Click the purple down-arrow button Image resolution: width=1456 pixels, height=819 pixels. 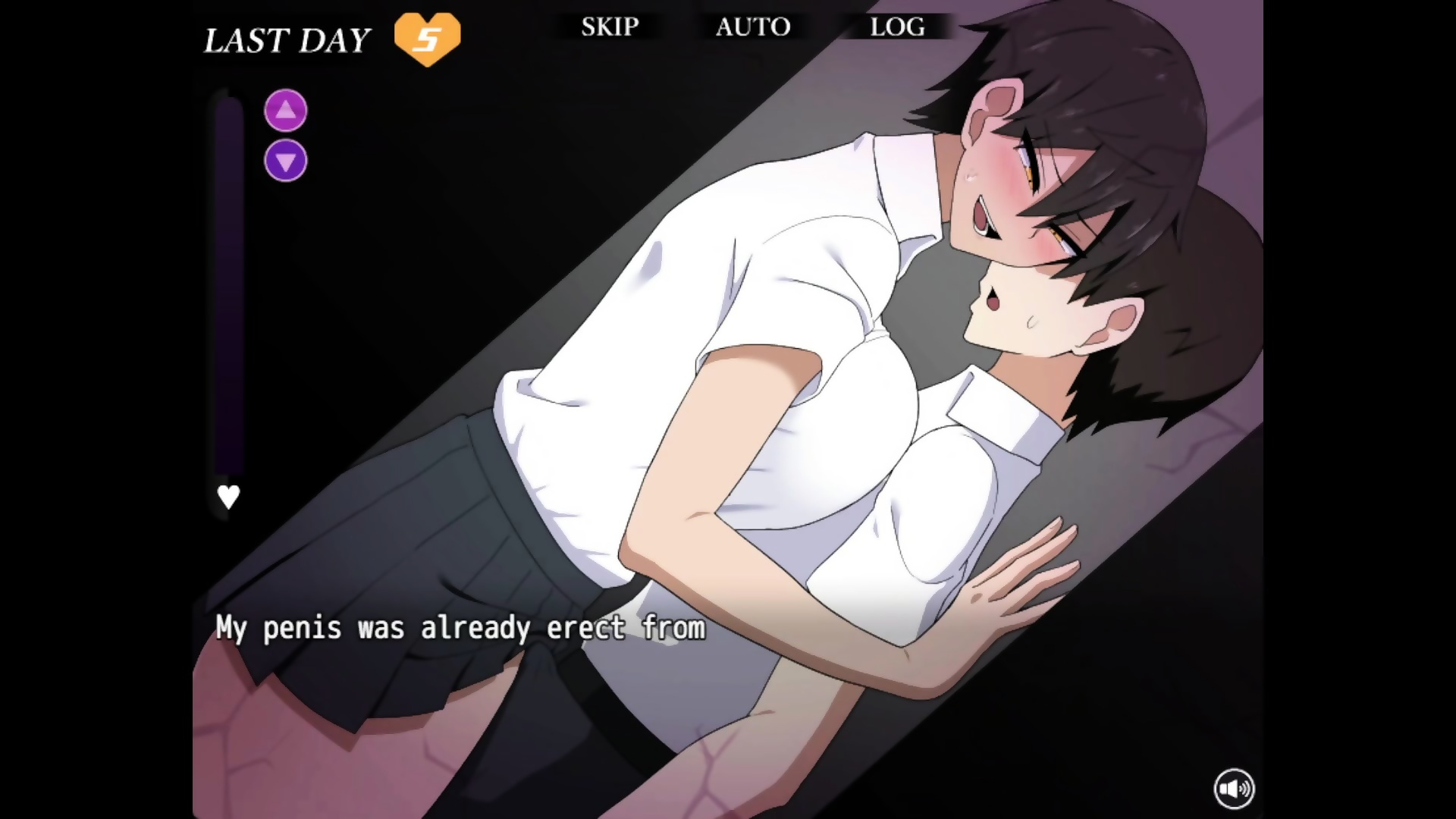(286, 161)
